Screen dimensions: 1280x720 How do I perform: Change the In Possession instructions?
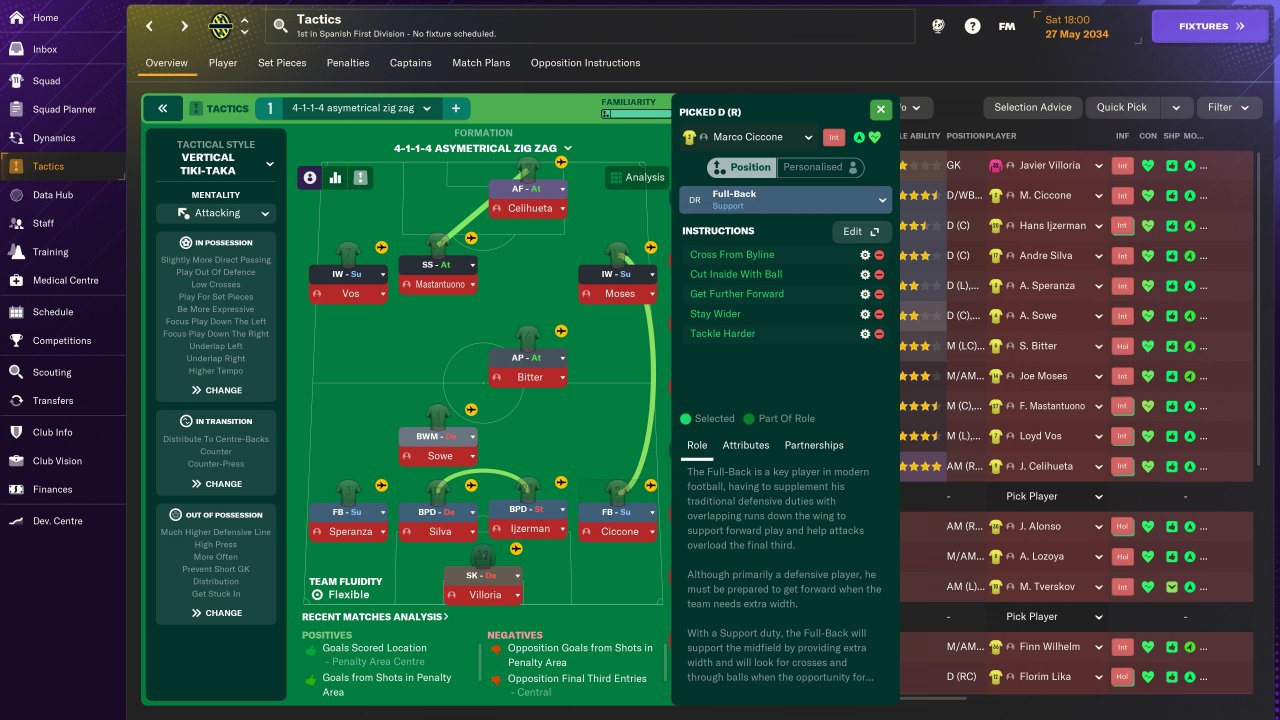click(216, 390)
